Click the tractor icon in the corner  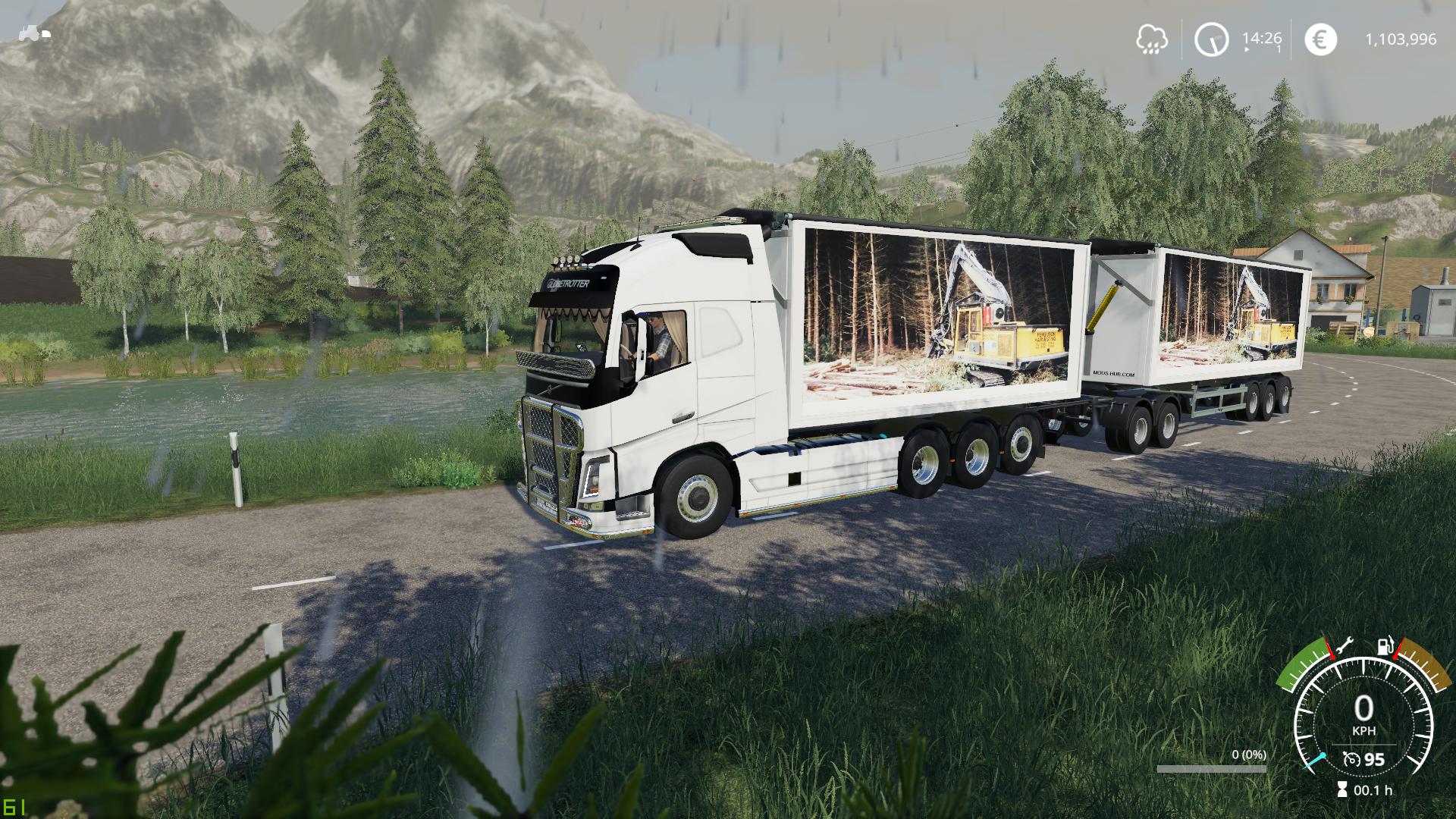tap(34, 33)
